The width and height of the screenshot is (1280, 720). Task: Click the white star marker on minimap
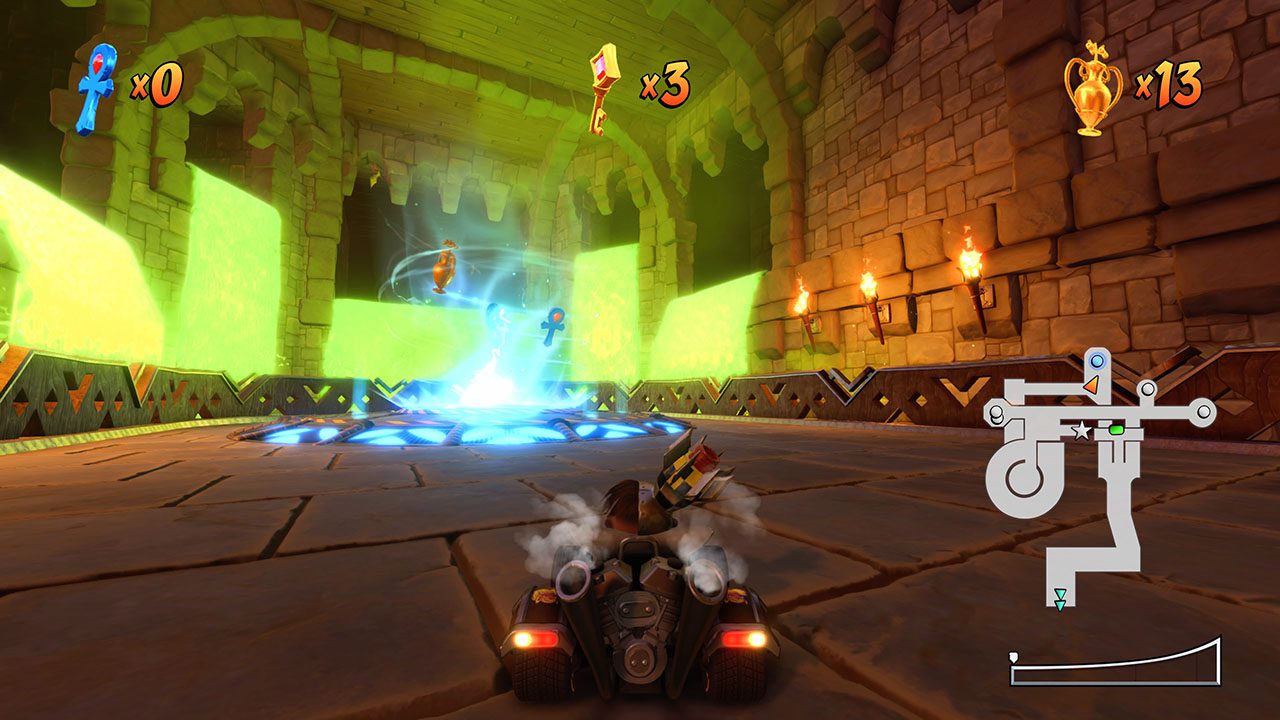click(1081, 431)
